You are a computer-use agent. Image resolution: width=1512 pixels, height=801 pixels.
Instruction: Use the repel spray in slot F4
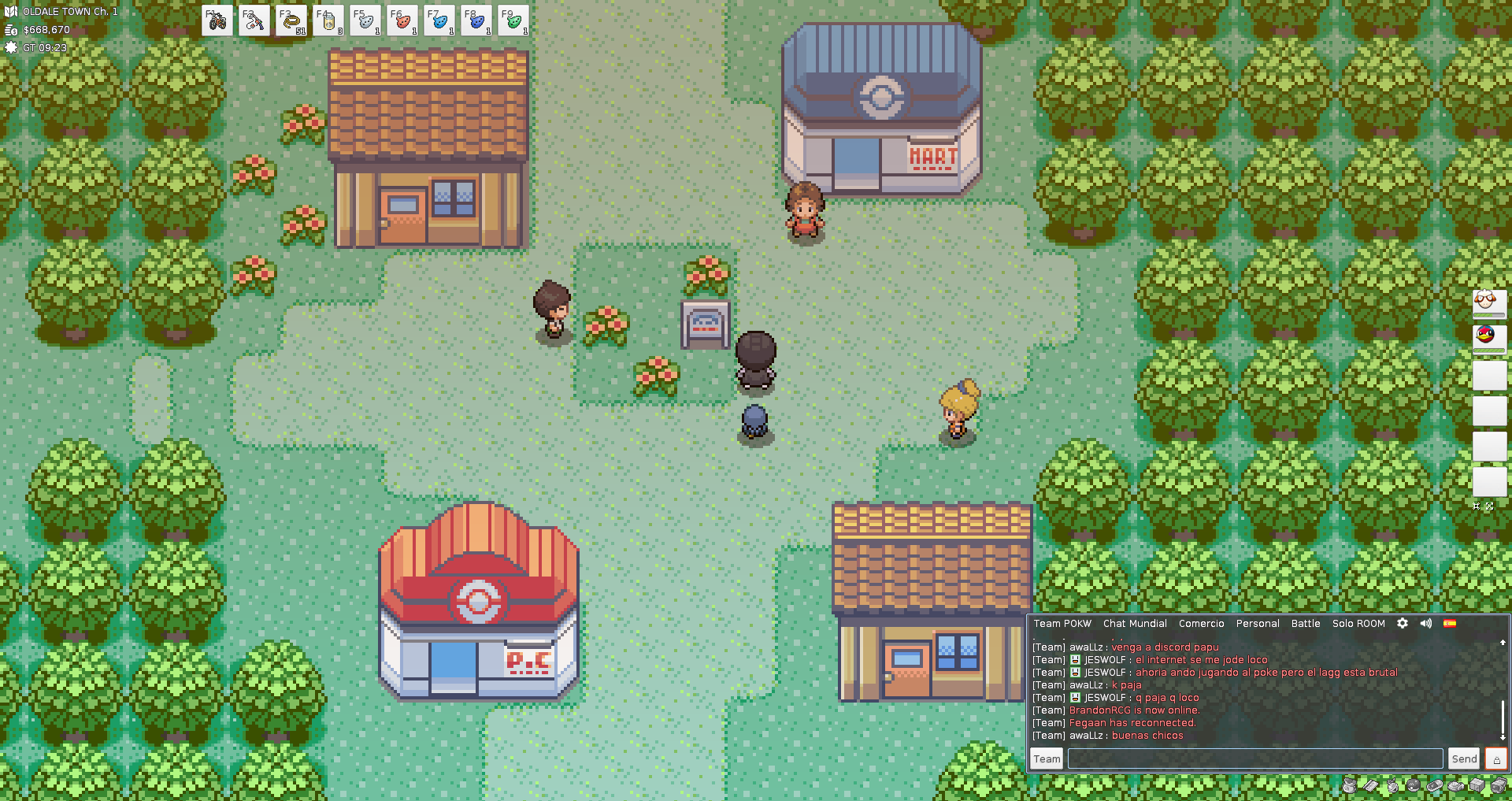click(x=328, y=21)
